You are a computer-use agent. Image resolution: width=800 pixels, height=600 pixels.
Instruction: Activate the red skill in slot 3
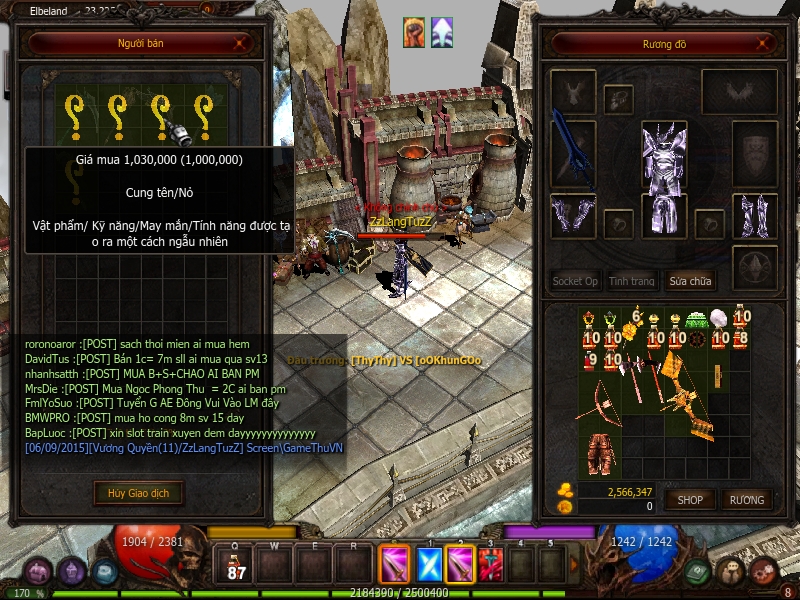pos(489,565)
